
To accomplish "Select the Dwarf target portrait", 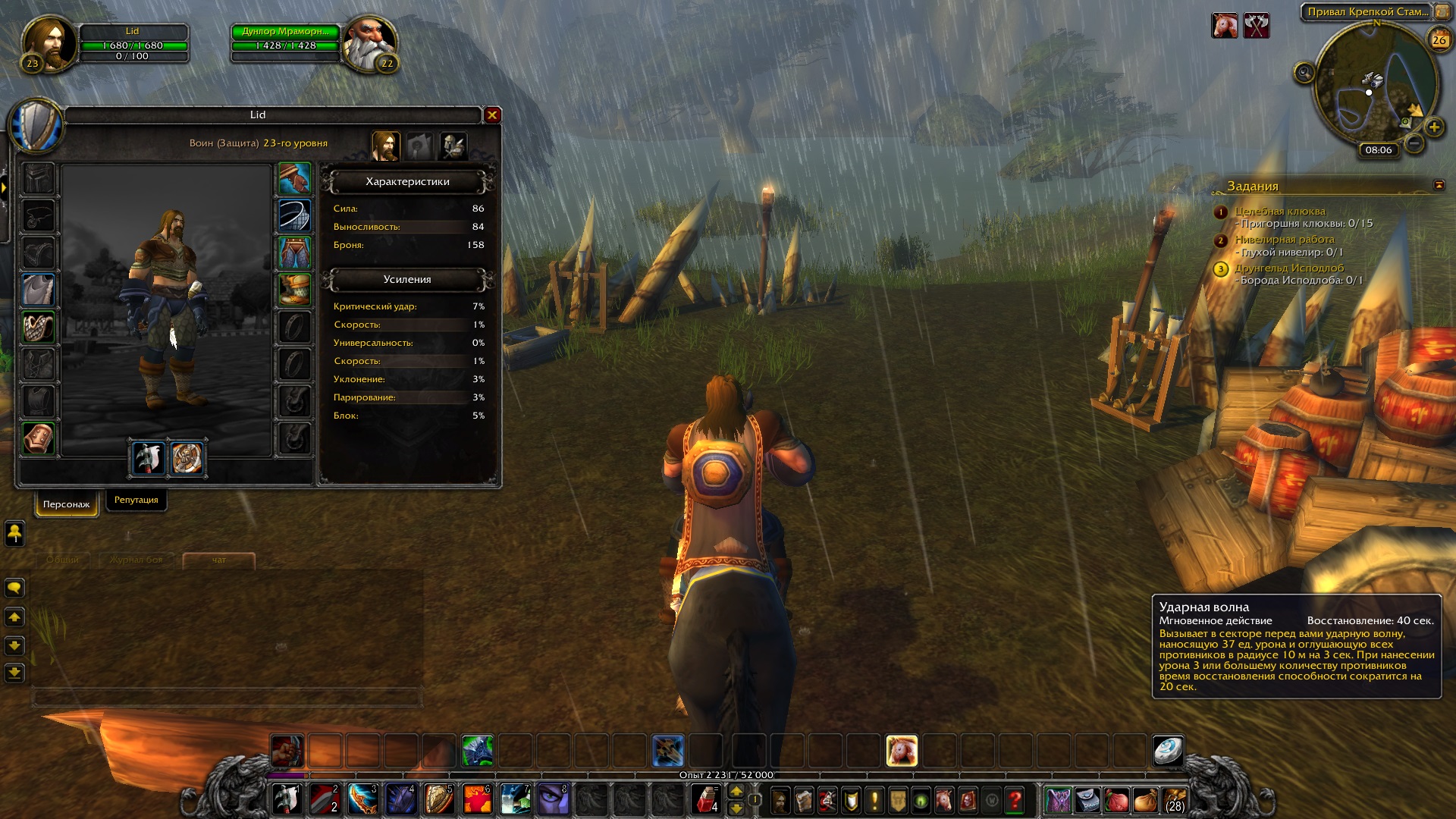I will (369, 44).
